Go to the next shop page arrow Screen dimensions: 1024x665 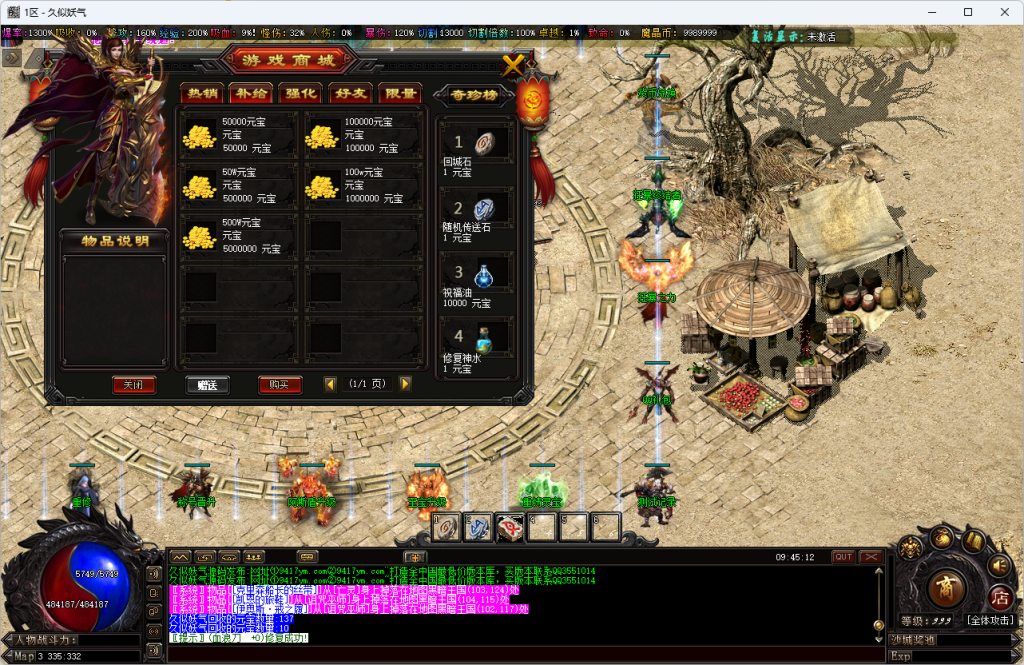[405, 384]
